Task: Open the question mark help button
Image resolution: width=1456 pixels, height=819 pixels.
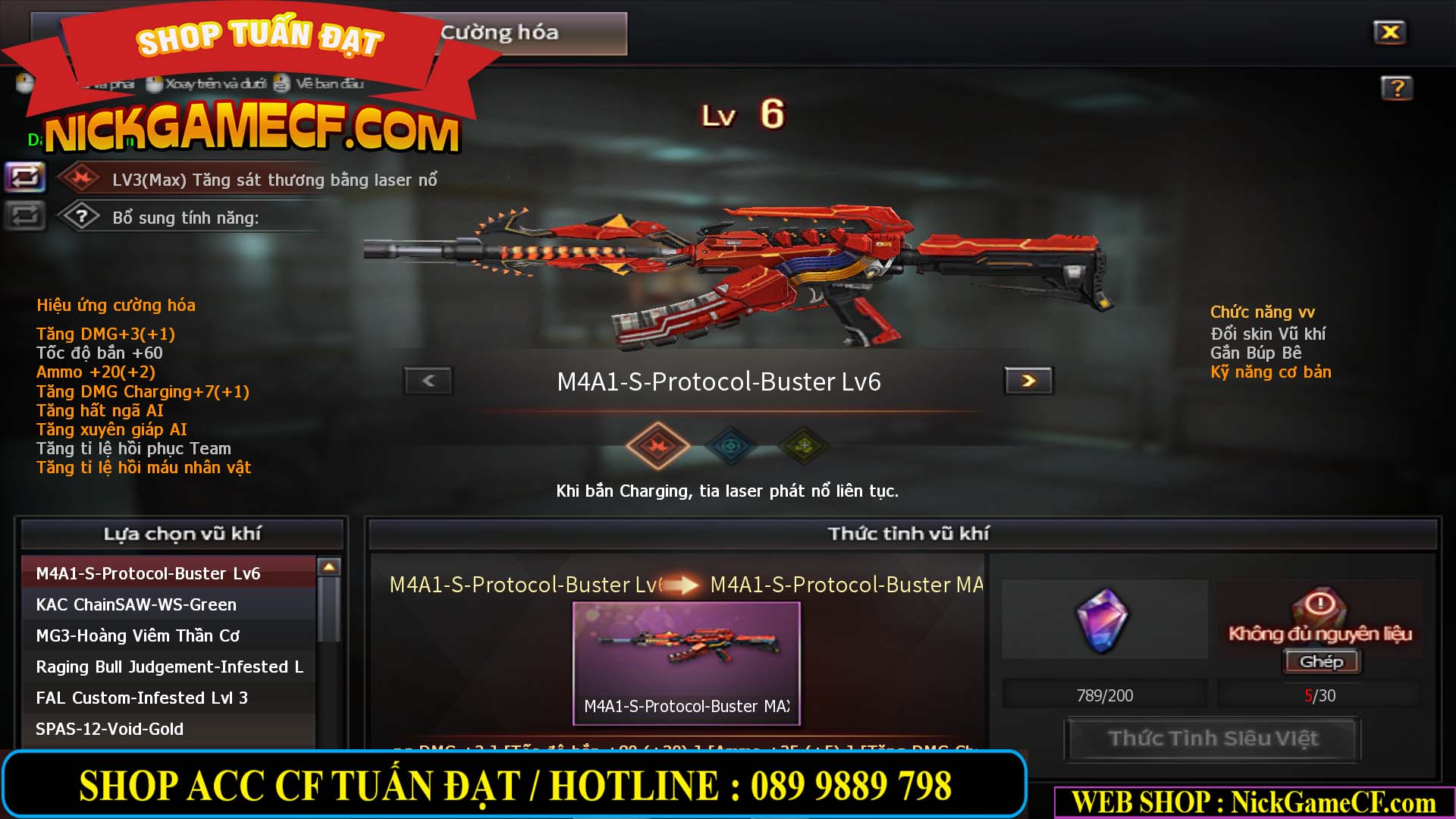Action: pos(1396,88)
